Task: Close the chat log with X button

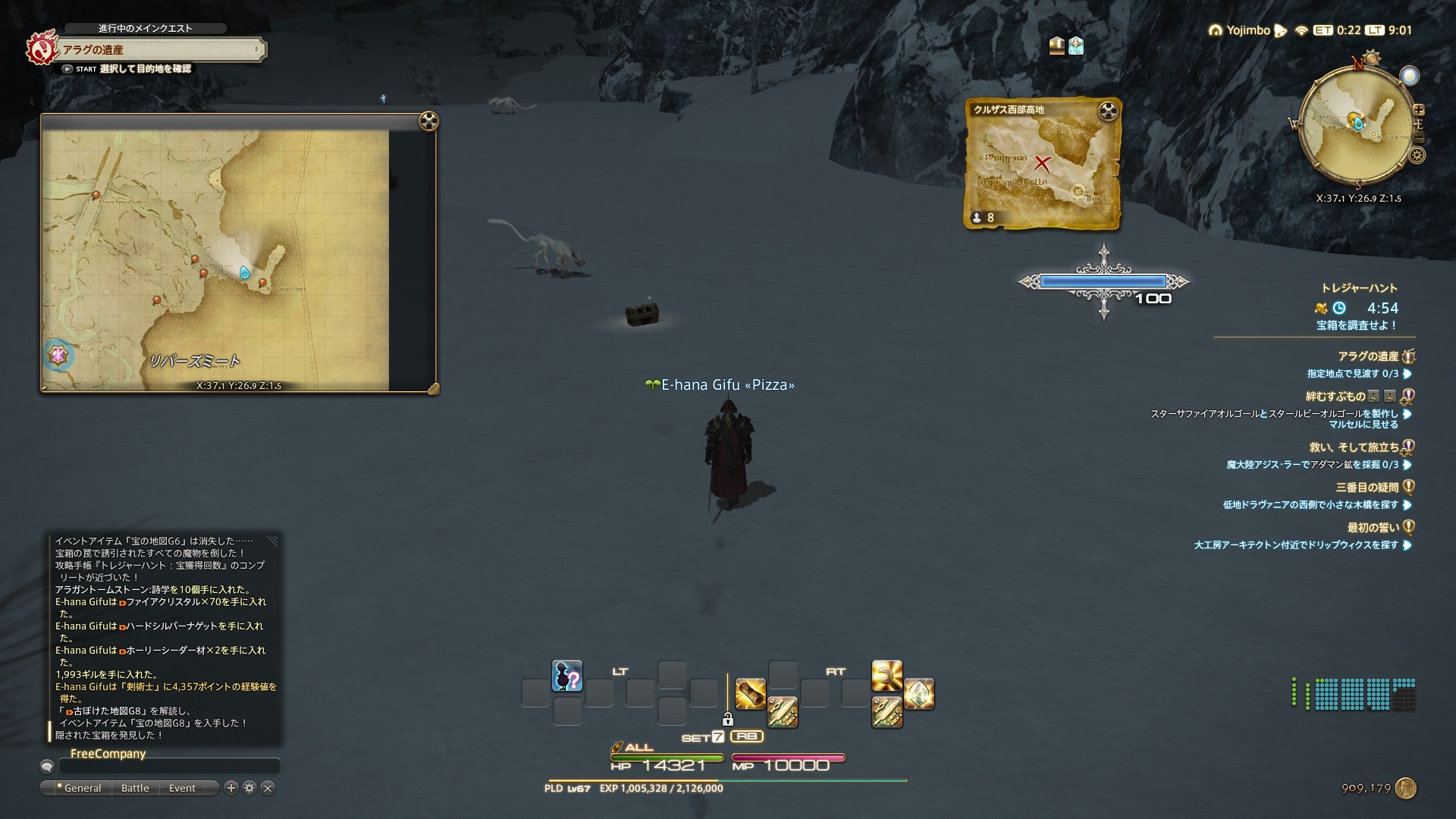Action: point(267,788)
